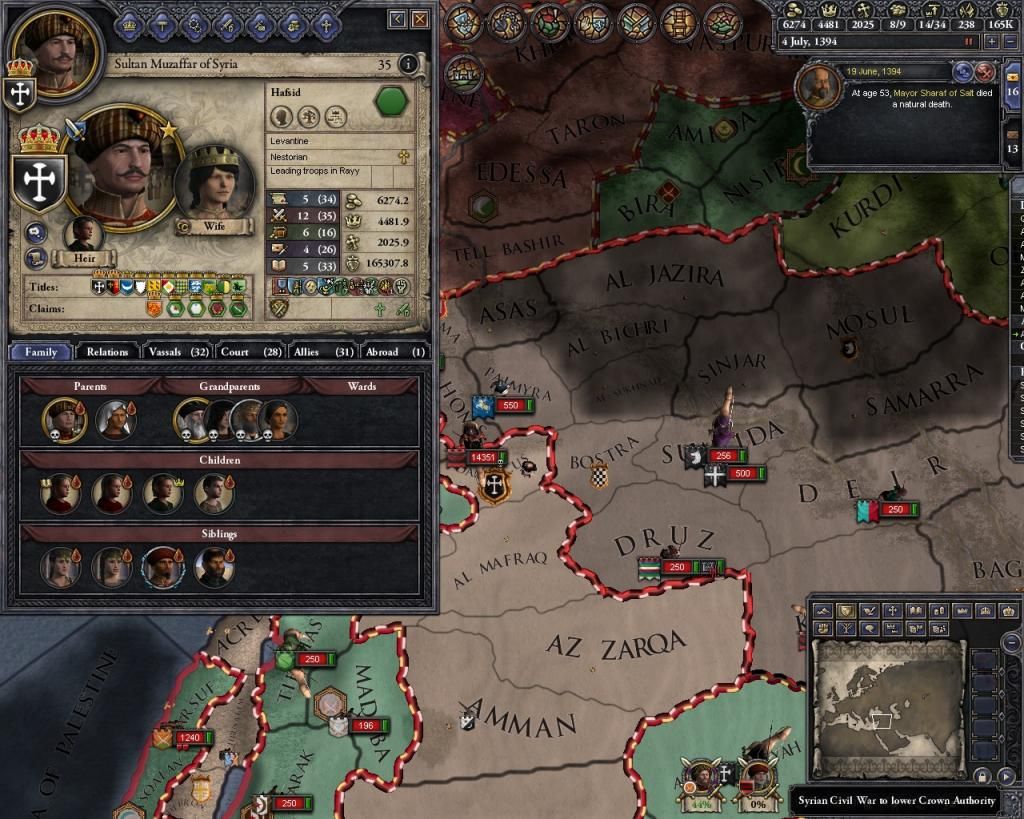Dismiss the Mayor Sharaf death notification

[984, 72]
